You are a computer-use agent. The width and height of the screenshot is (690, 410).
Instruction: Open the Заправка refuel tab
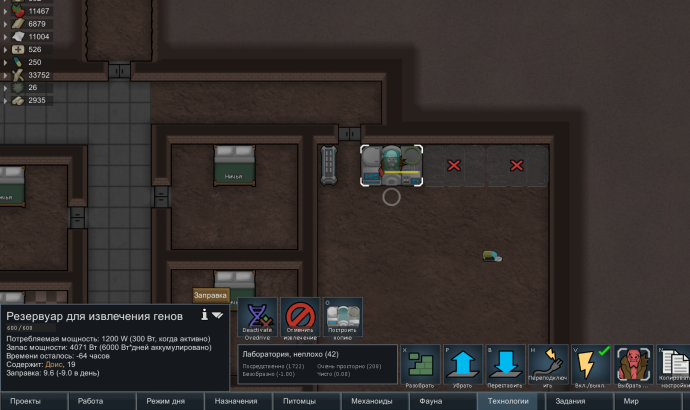[211, 295]
